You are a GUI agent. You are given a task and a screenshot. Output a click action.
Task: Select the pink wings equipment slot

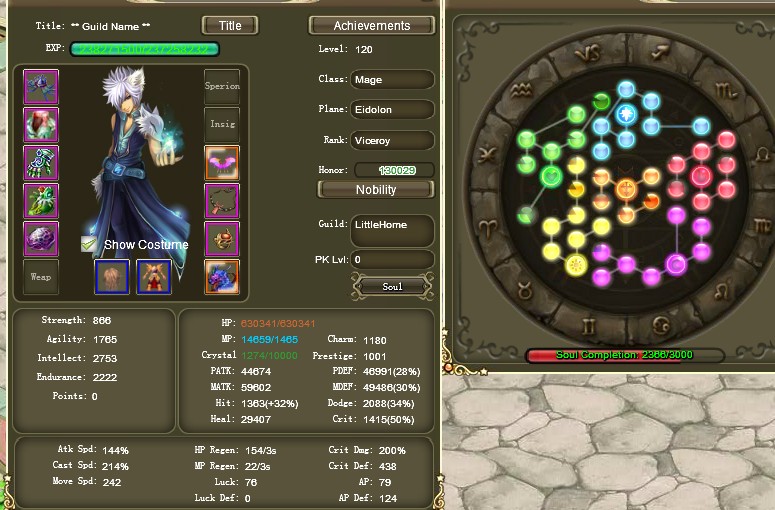pos(222,163)
